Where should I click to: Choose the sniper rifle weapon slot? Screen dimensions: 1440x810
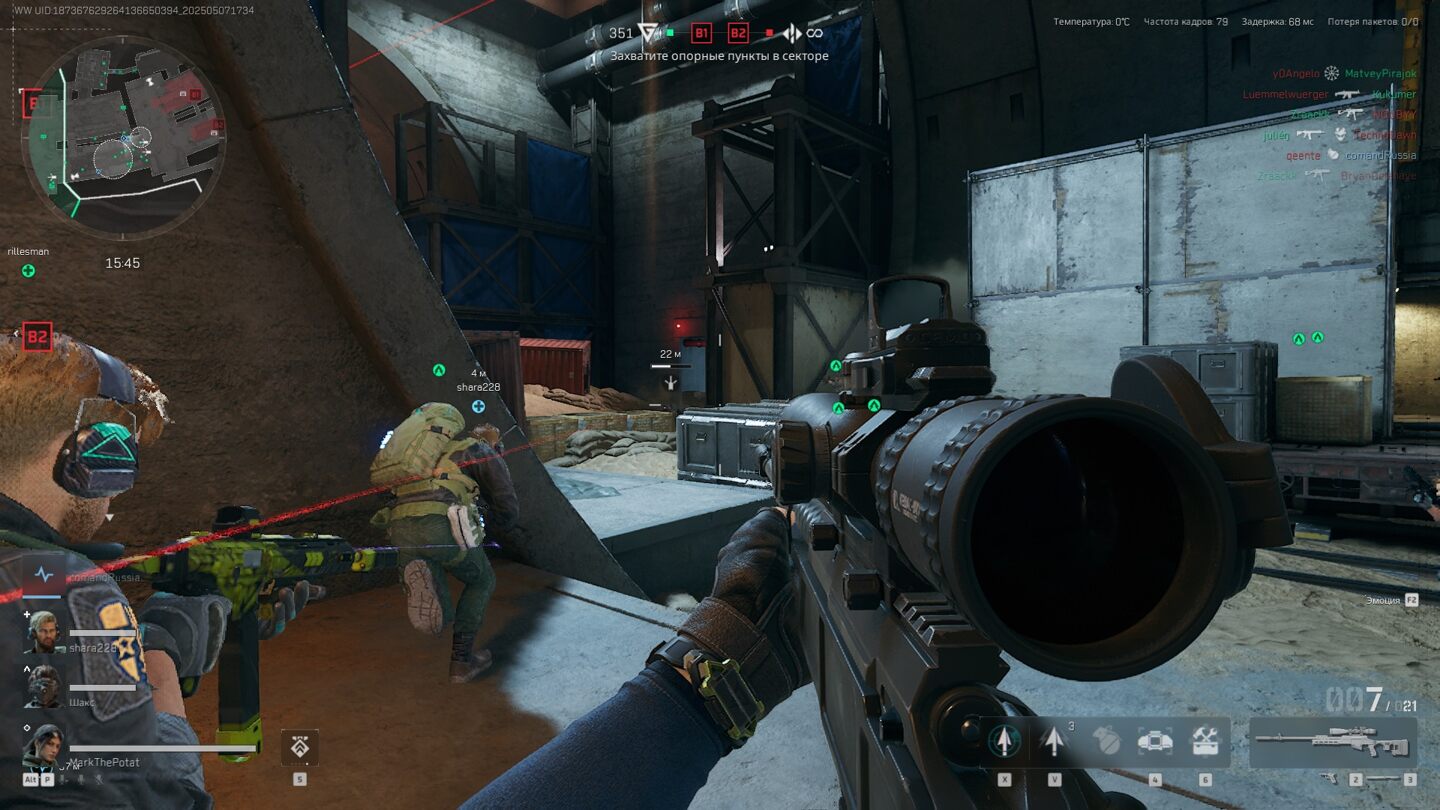1334,743
